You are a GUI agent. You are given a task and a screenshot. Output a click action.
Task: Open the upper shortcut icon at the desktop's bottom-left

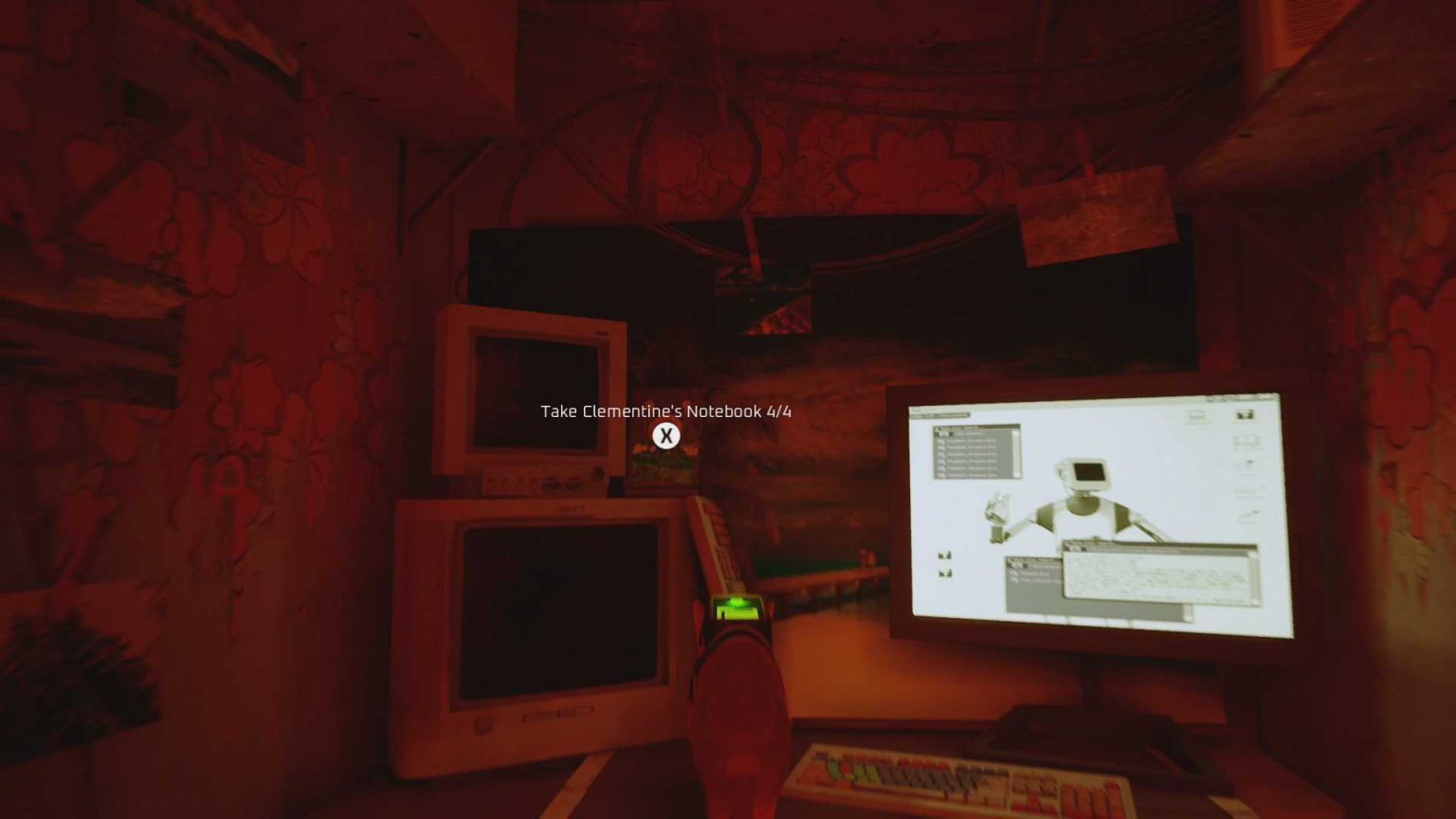click(944, 556)
